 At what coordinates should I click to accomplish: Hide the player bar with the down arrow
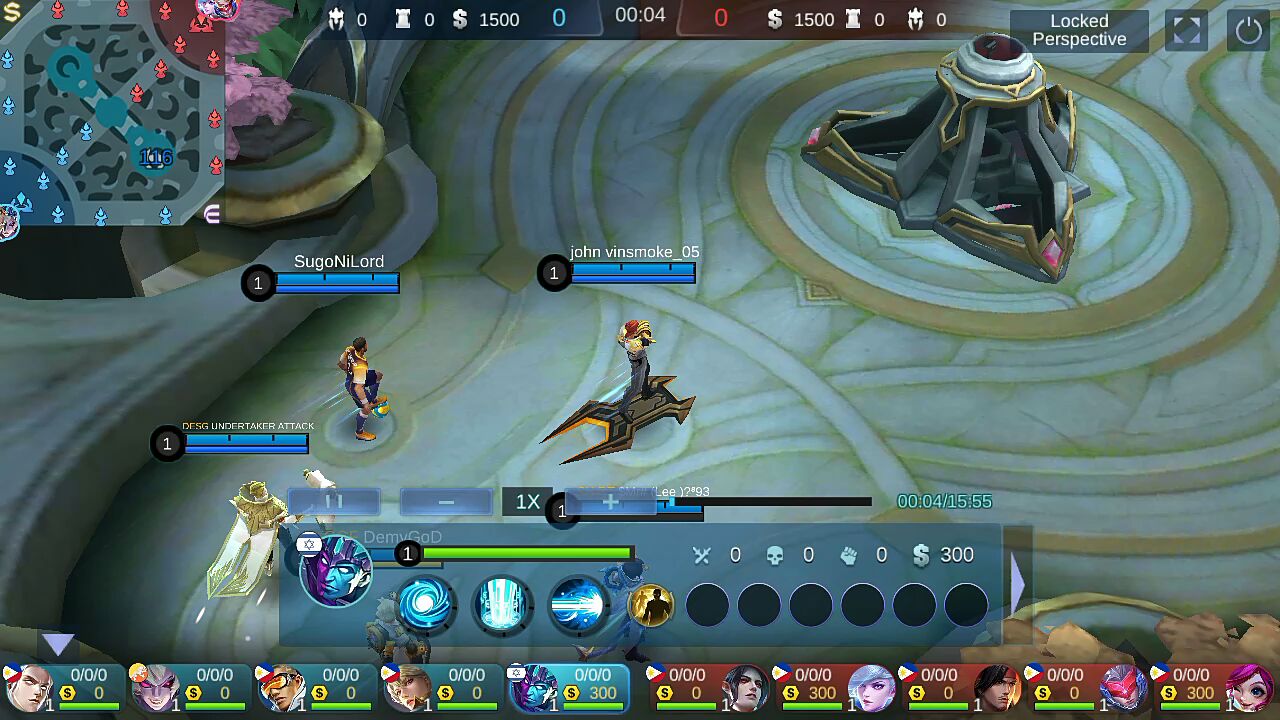coord(58,645)
